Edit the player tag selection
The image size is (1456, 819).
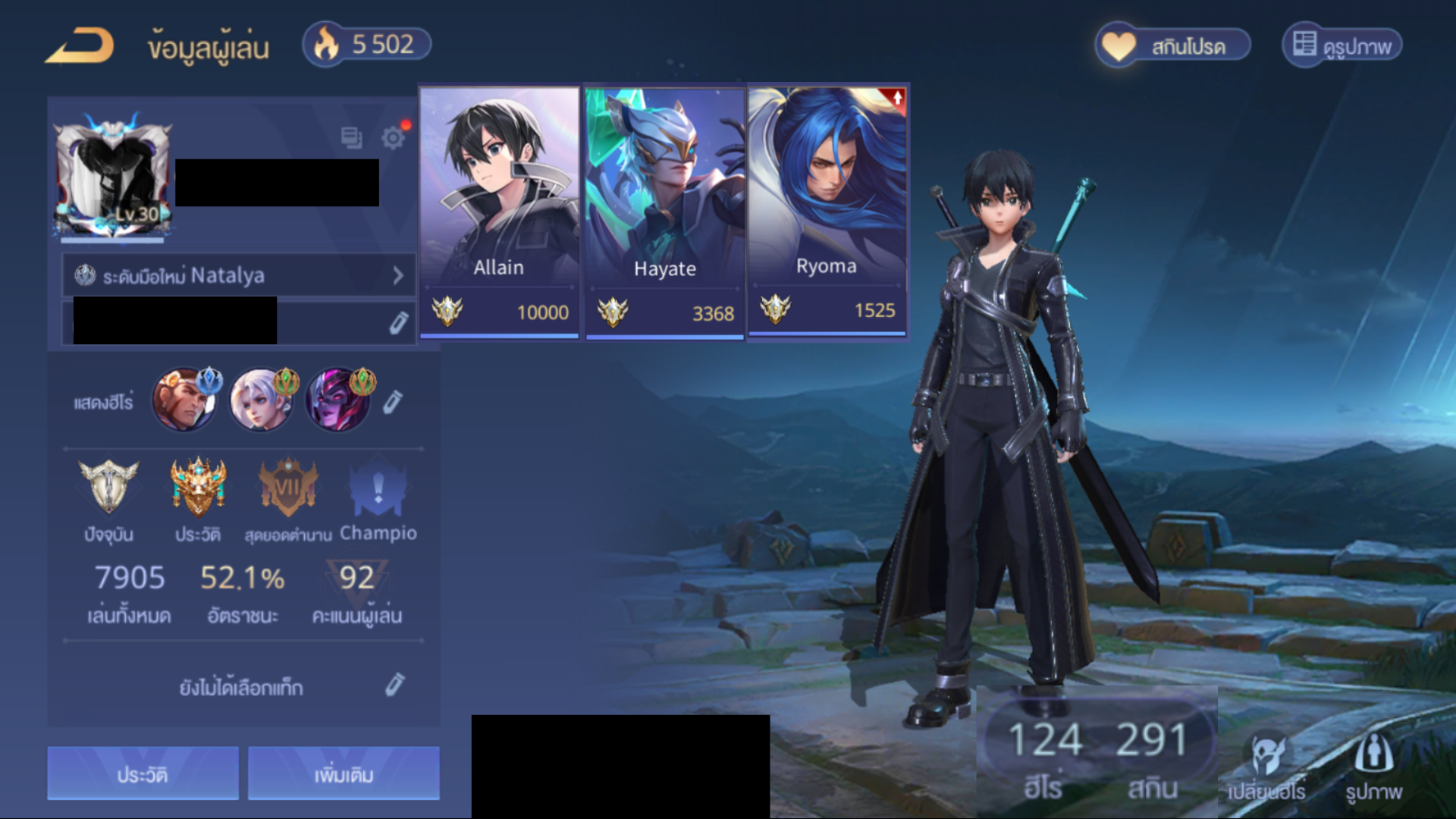click(394, 686)
